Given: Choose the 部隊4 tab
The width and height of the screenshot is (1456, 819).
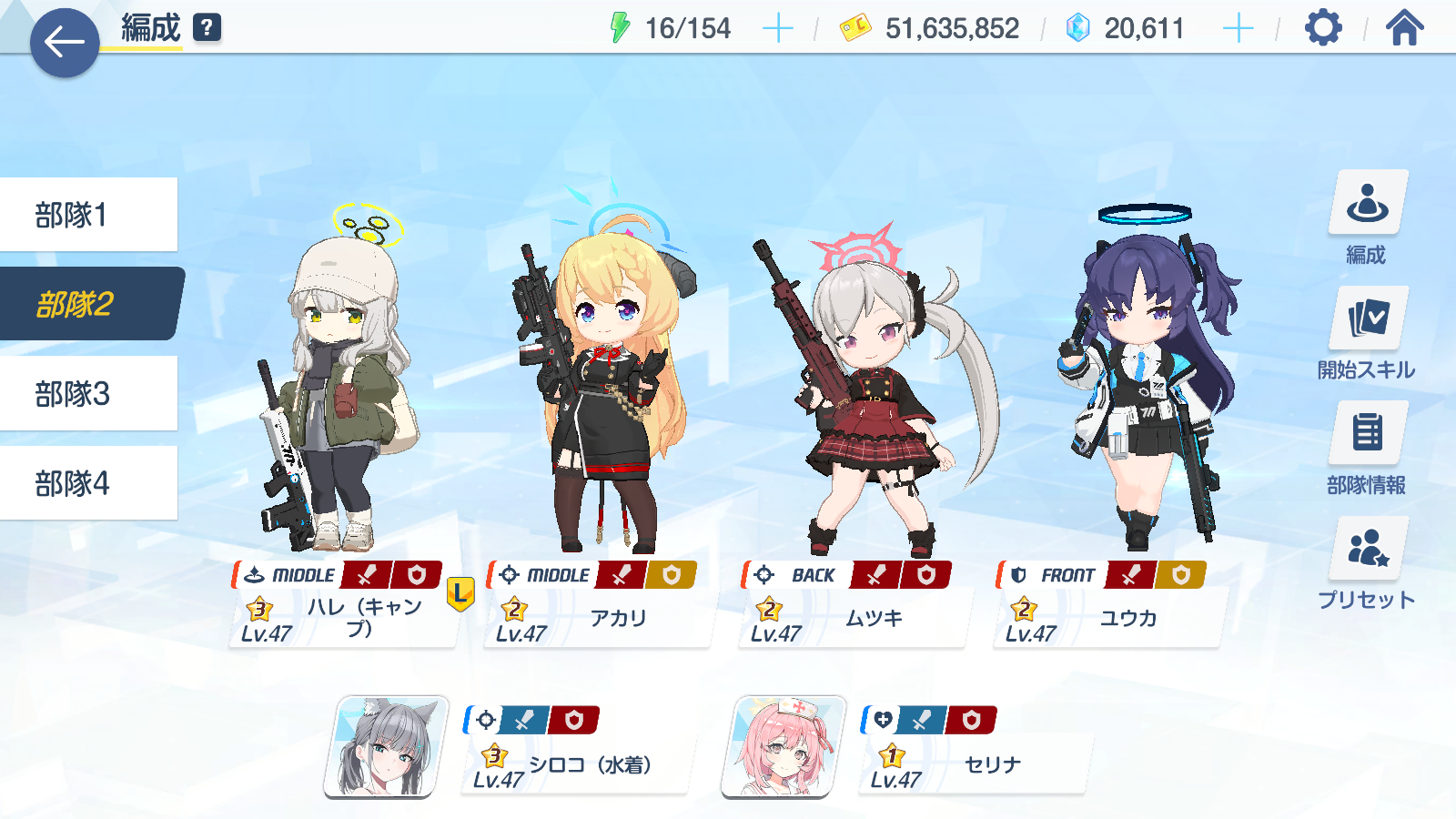Looking at the screenshot, I should click(x=88, y=483).
